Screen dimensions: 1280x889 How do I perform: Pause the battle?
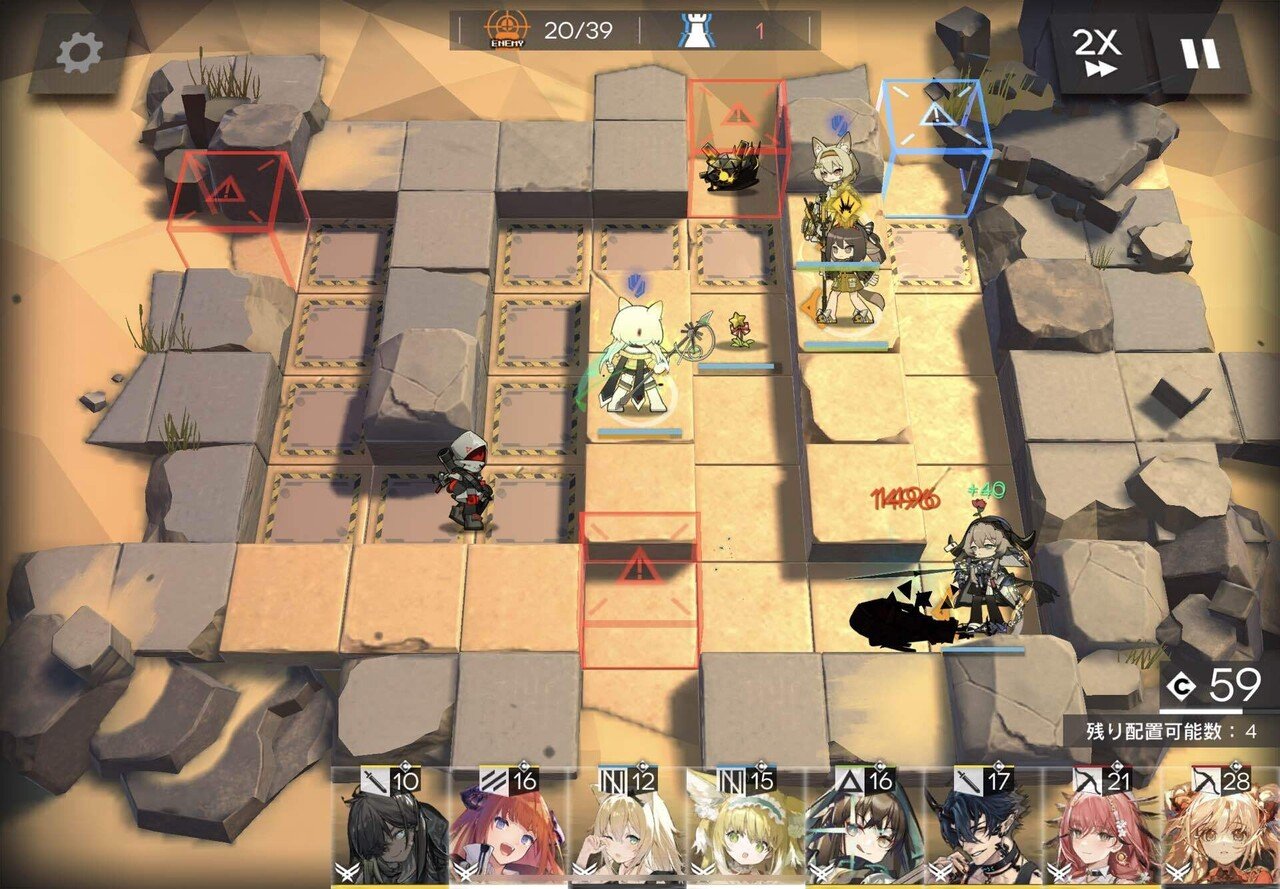tap(1199, 53)
